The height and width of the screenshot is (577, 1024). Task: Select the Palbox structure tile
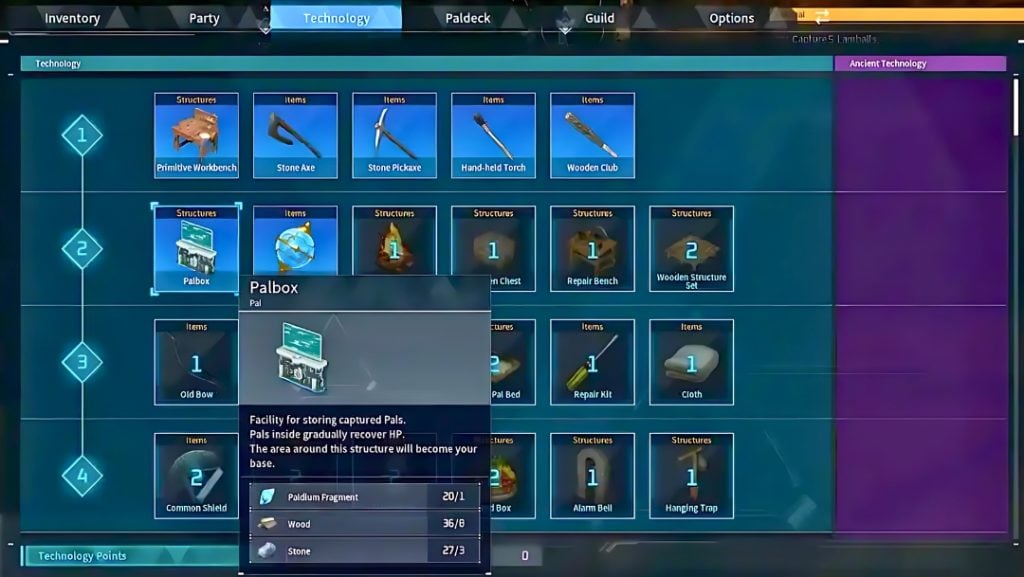[196, 249]
